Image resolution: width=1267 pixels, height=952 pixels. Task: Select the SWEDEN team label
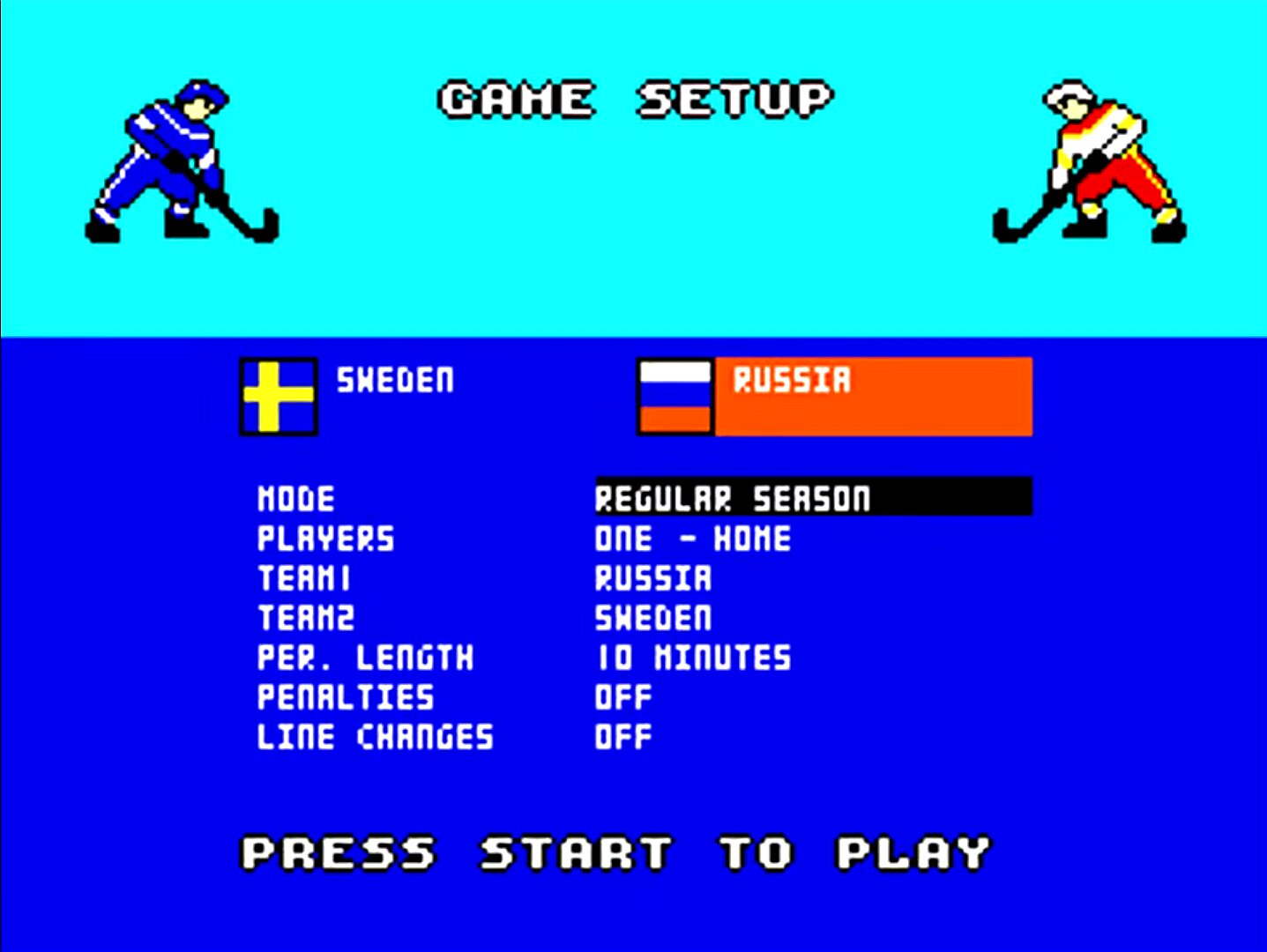click(x=394, y=381)
